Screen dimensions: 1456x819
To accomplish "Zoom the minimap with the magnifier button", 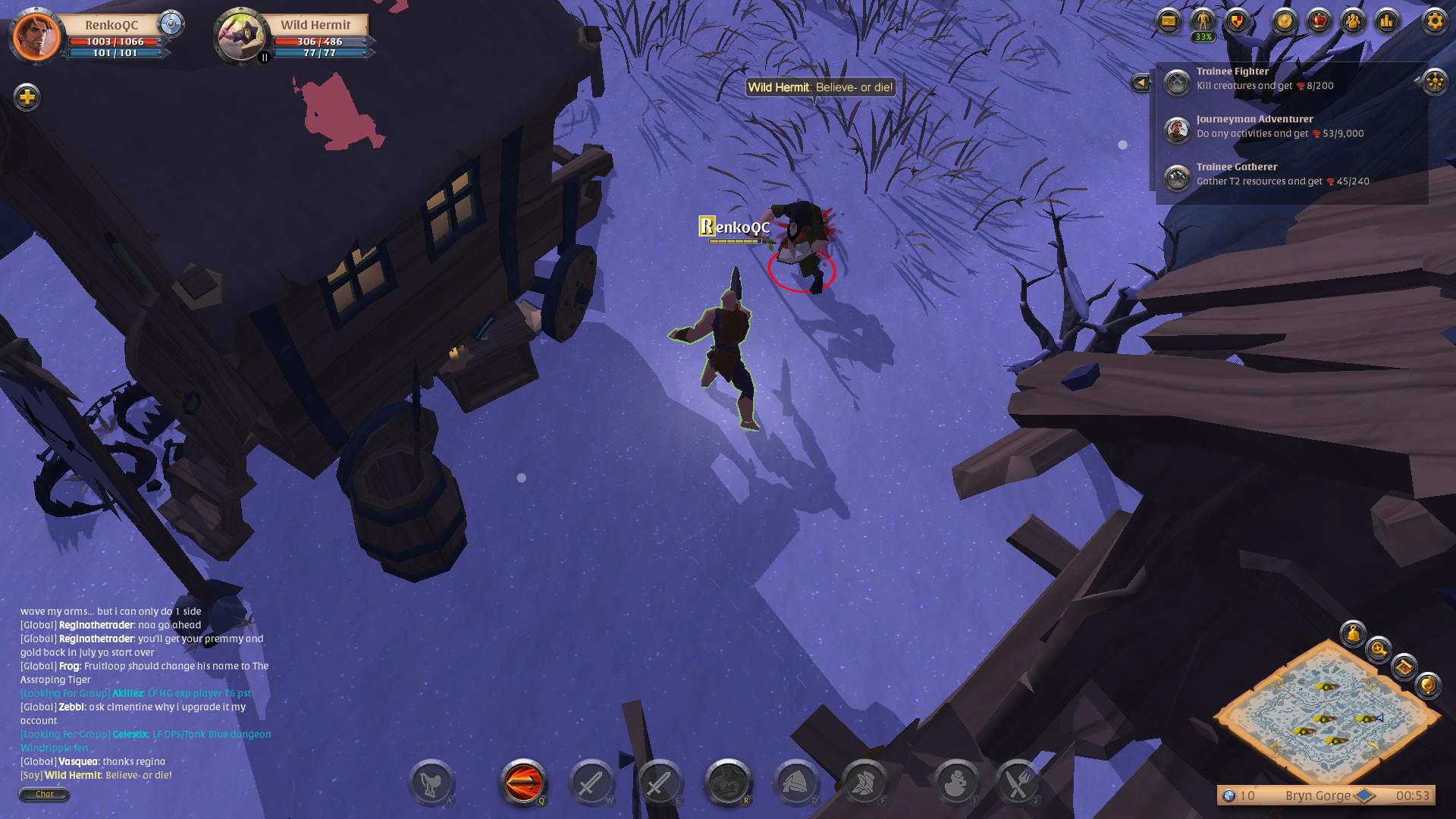I will tap(1378, 650).
